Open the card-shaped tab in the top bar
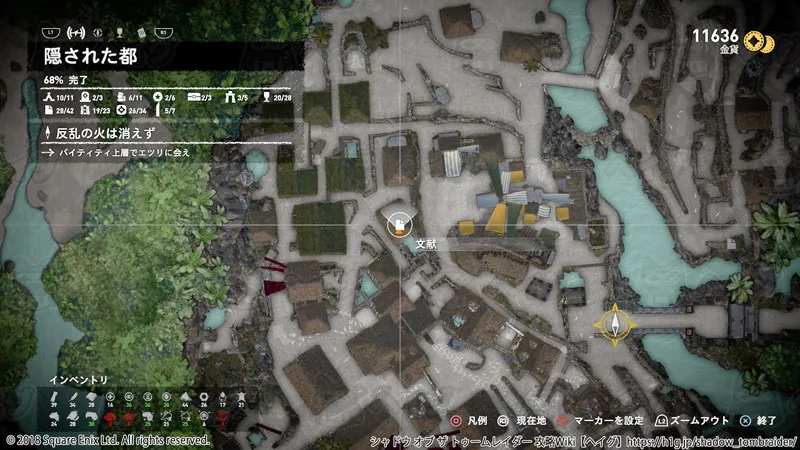The image size is (800, 450). (x=139, y=32)
